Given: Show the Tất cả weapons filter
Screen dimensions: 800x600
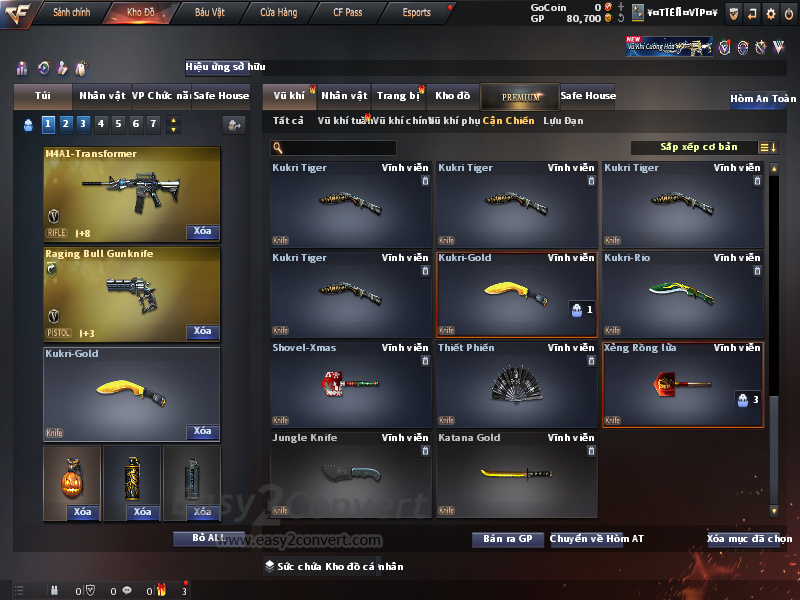Looking at the screenshot, I should pyautogui.click(x=288, y=121).
